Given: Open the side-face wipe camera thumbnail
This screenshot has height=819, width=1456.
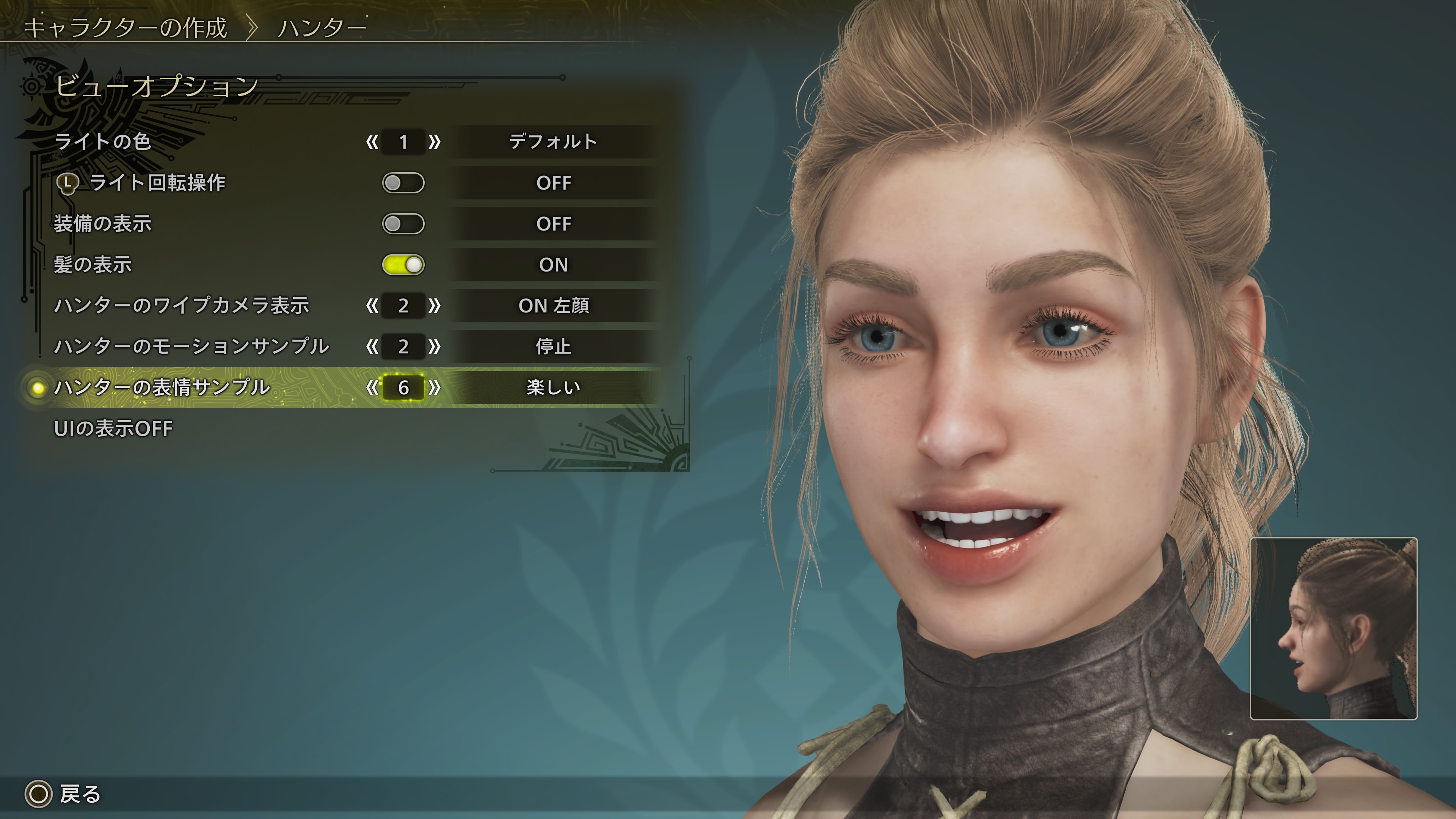Looking at the screenshot, I should [x=1334, y=628].
